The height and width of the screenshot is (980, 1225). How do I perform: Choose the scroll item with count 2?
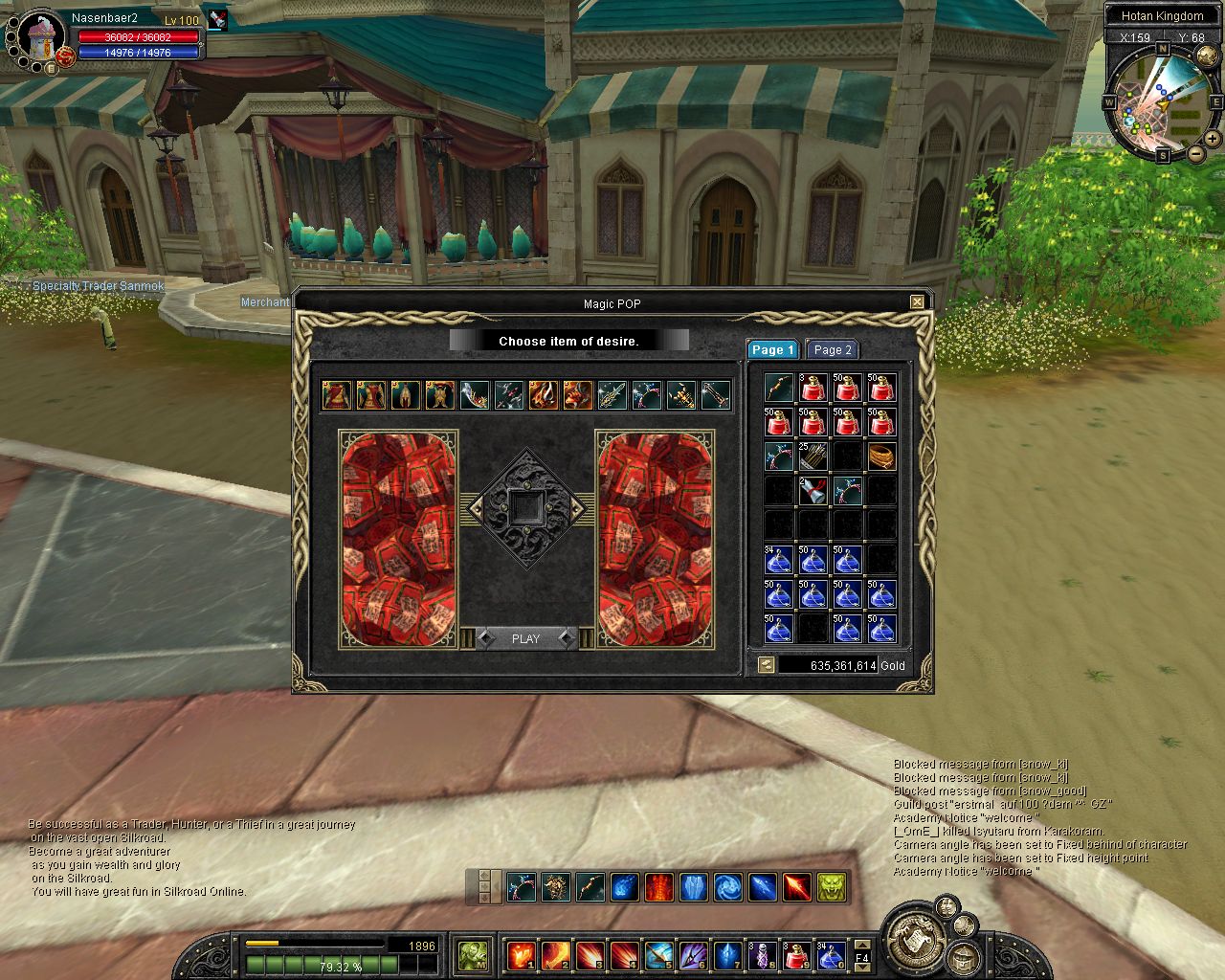(813, 492)
